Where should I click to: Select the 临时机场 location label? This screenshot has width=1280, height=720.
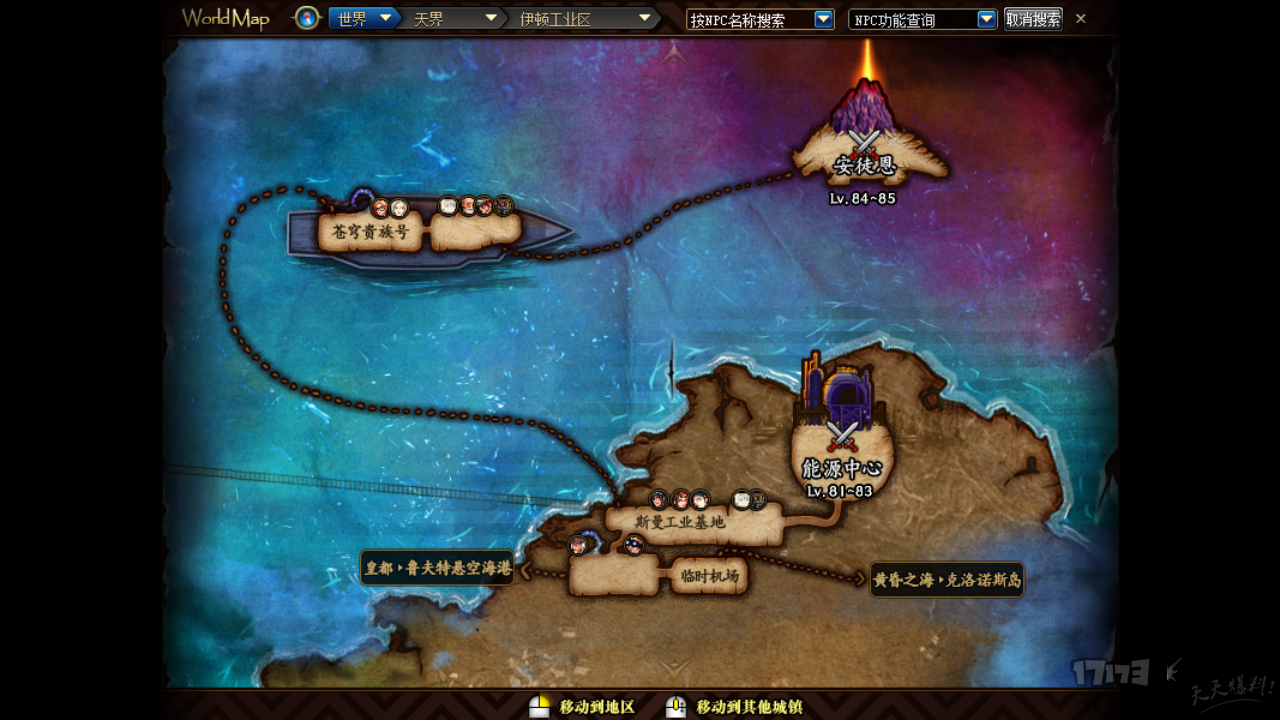pyautogui.click(x=709, y=576)
